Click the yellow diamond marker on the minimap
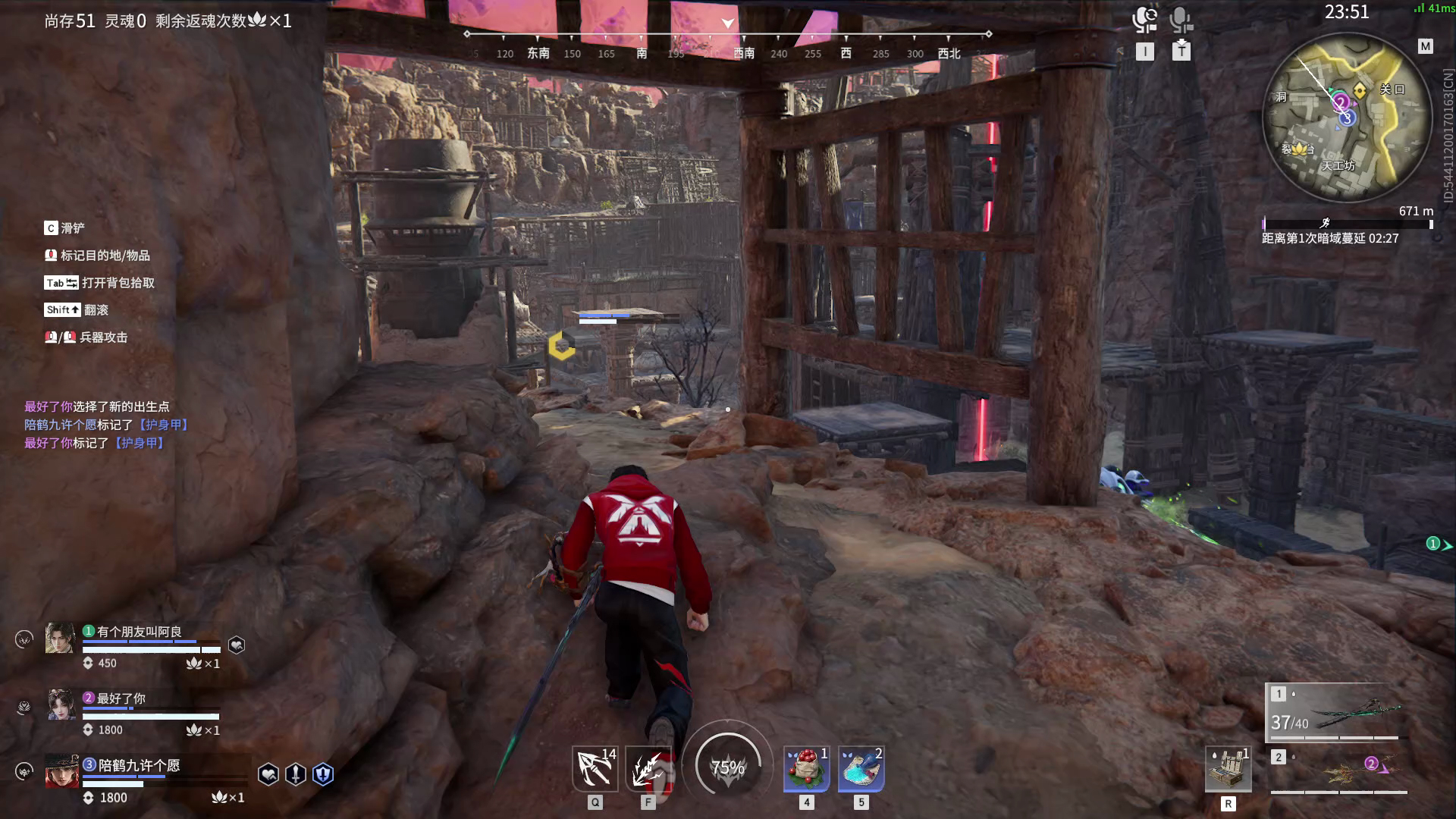Viewport: 1456px width, 819px height. 1360,91
